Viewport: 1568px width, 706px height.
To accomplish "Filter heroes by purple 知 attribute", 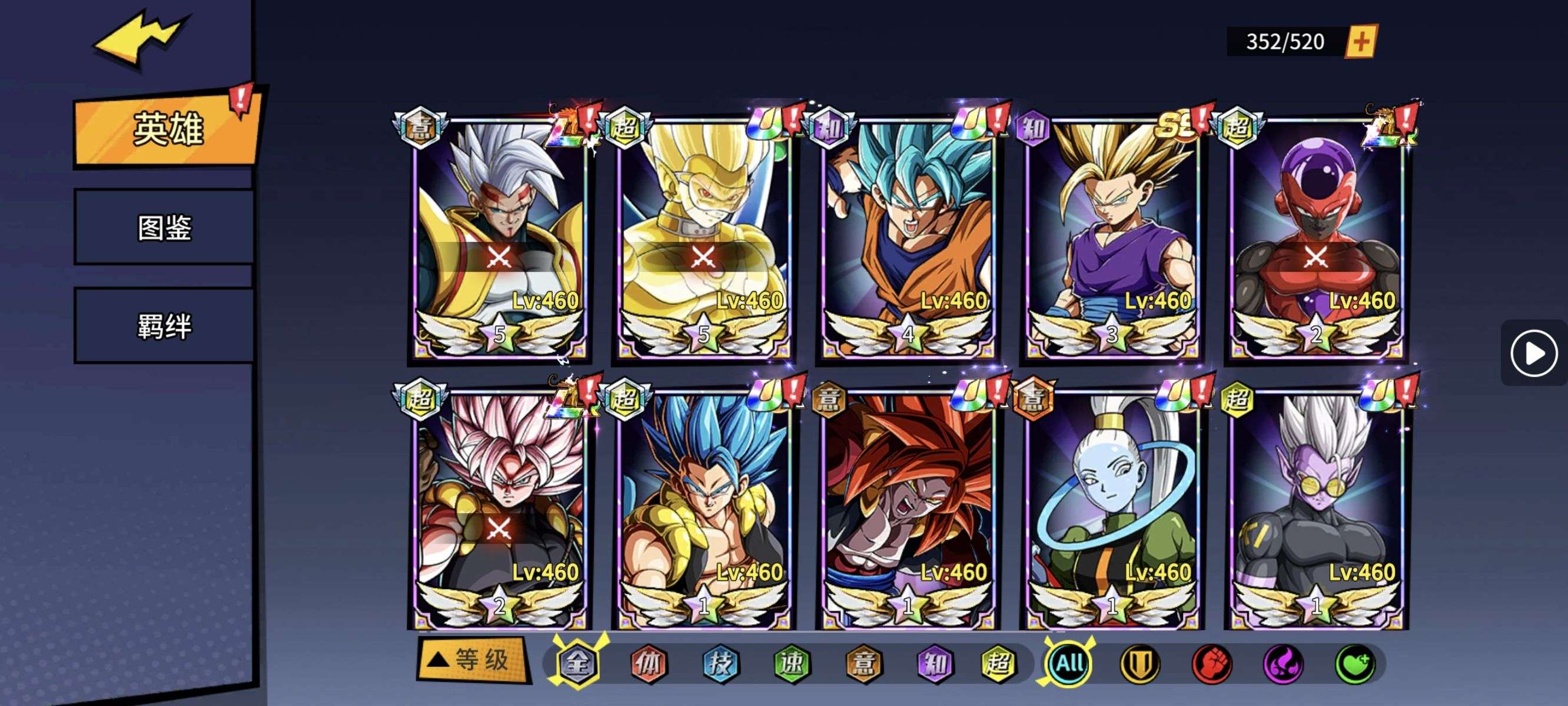I will (935, 664).
